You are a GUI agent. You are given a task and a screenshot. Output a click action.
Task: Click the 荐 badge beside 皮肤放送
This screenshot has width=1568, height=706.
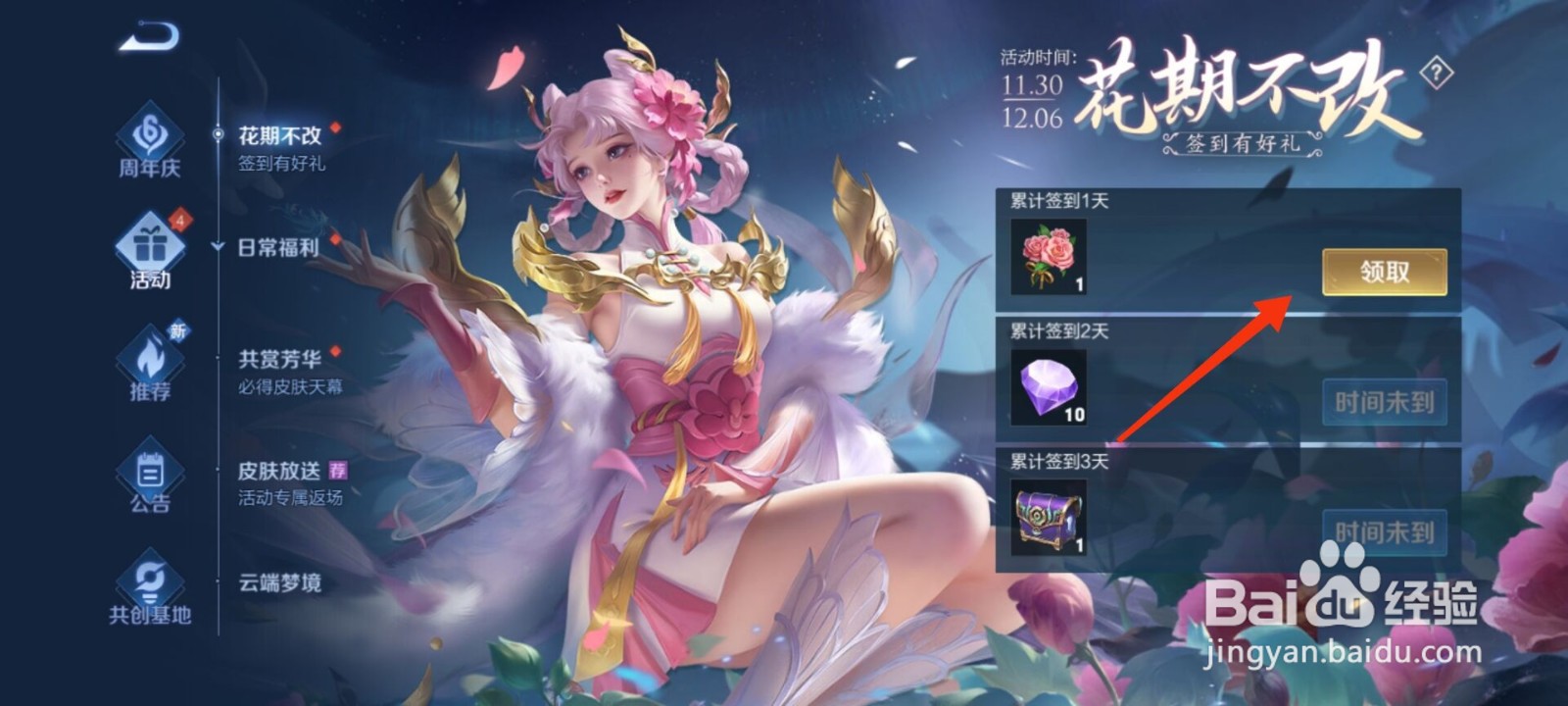(x=337, y=471)
